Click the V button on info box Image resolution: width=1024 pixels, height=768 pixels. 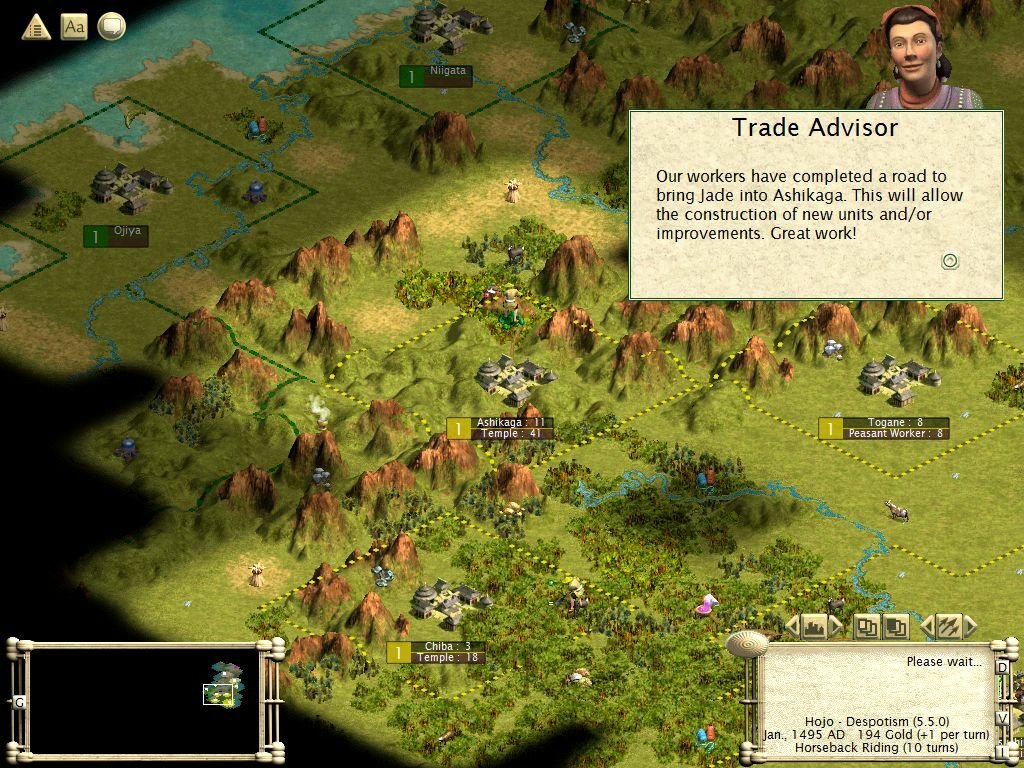click(x=1002, y=718)
